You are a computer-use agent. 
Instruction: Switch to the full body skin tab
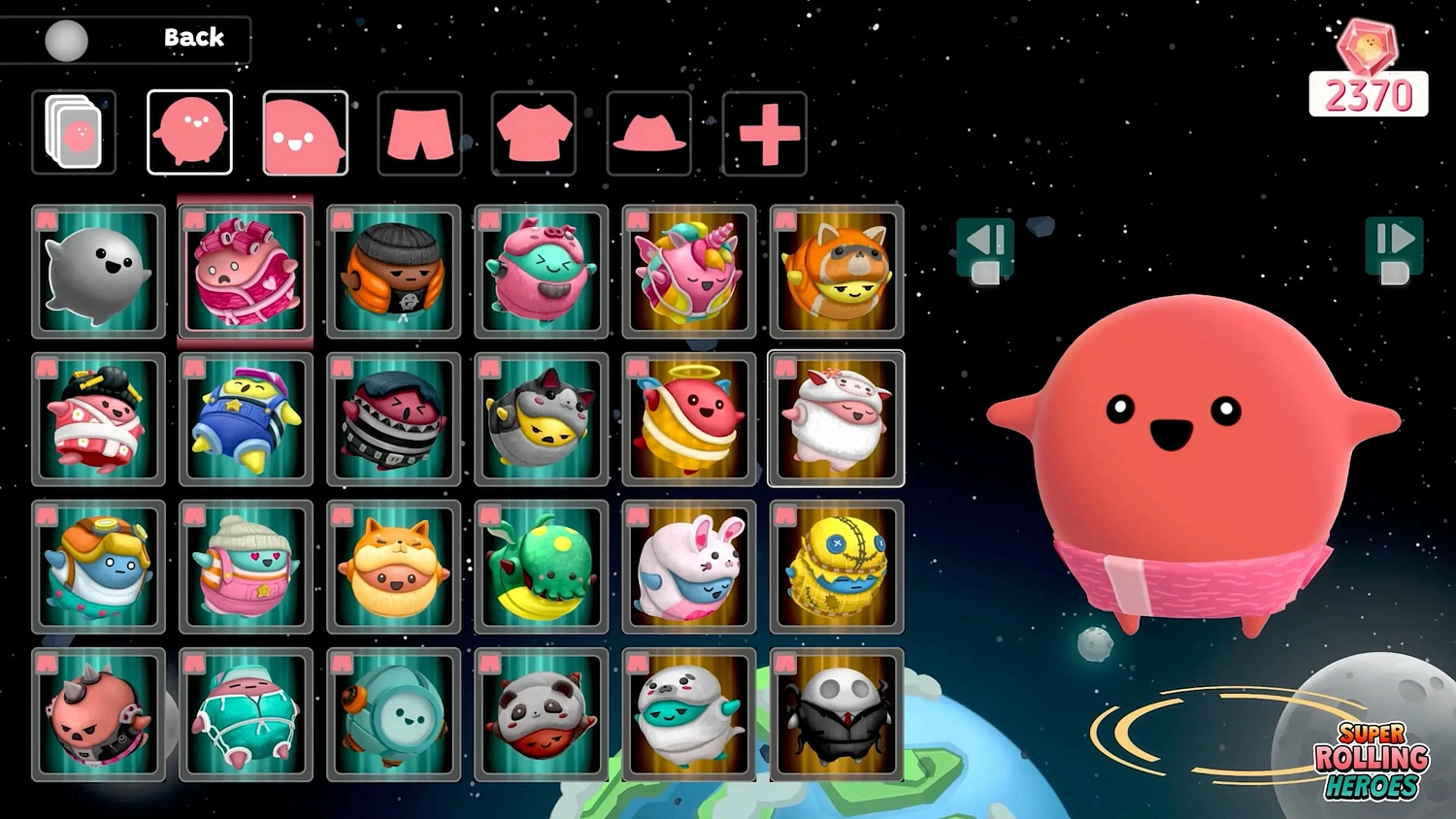coord(189,132)
